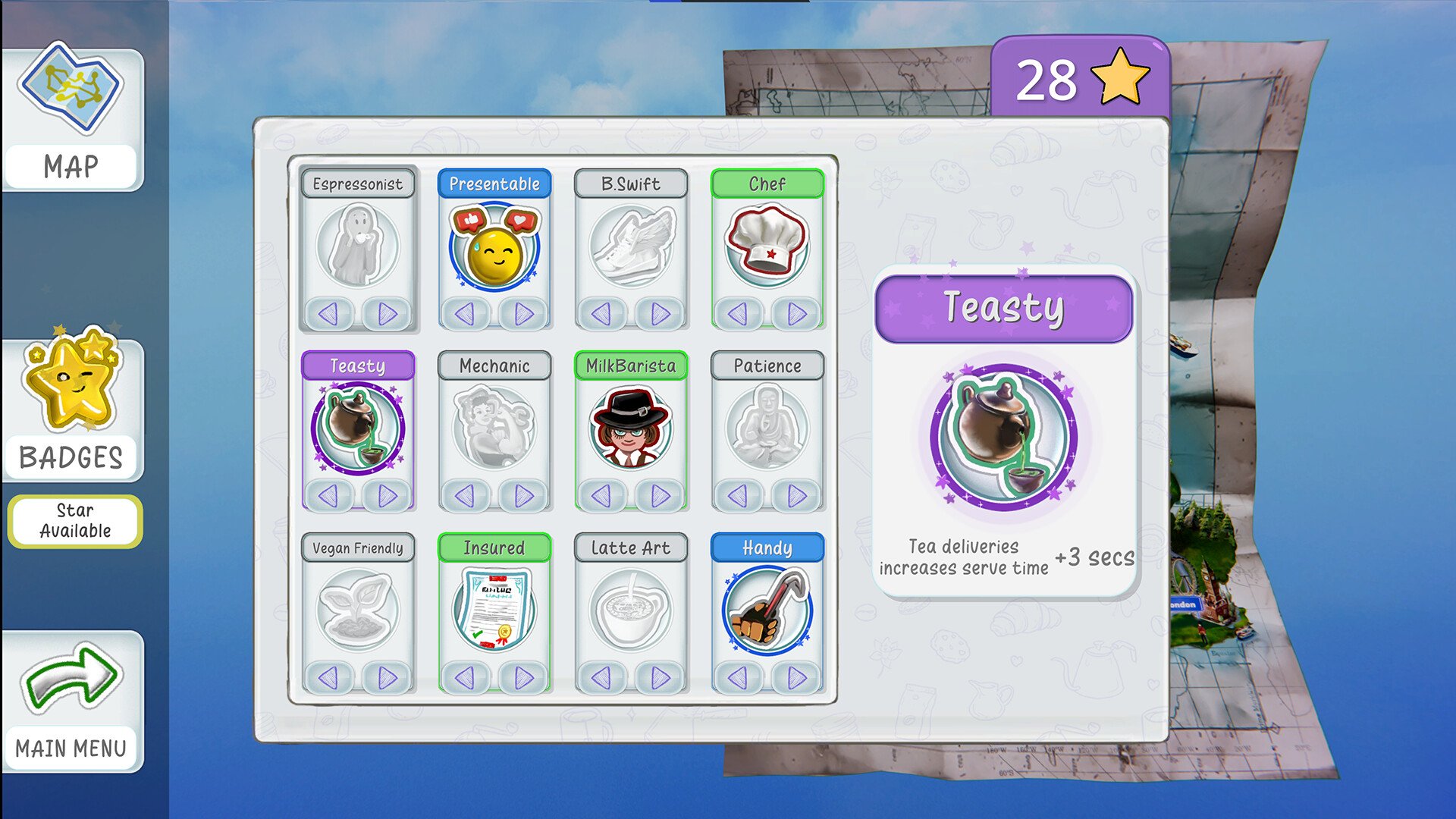
Task: Select the B.Swift winged shoe badge
Action: 630,245
